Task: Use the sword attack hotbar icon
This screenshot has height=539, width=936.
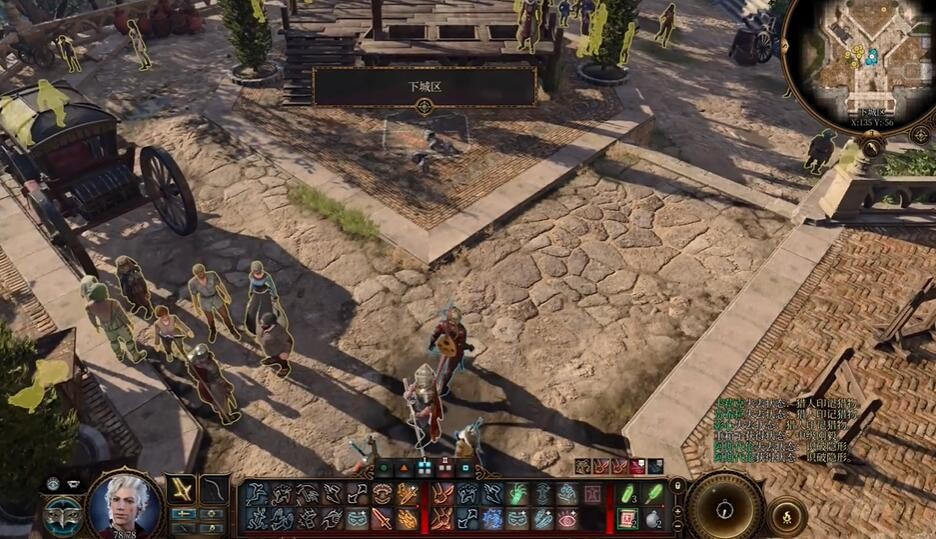Action: pos(382,518)
